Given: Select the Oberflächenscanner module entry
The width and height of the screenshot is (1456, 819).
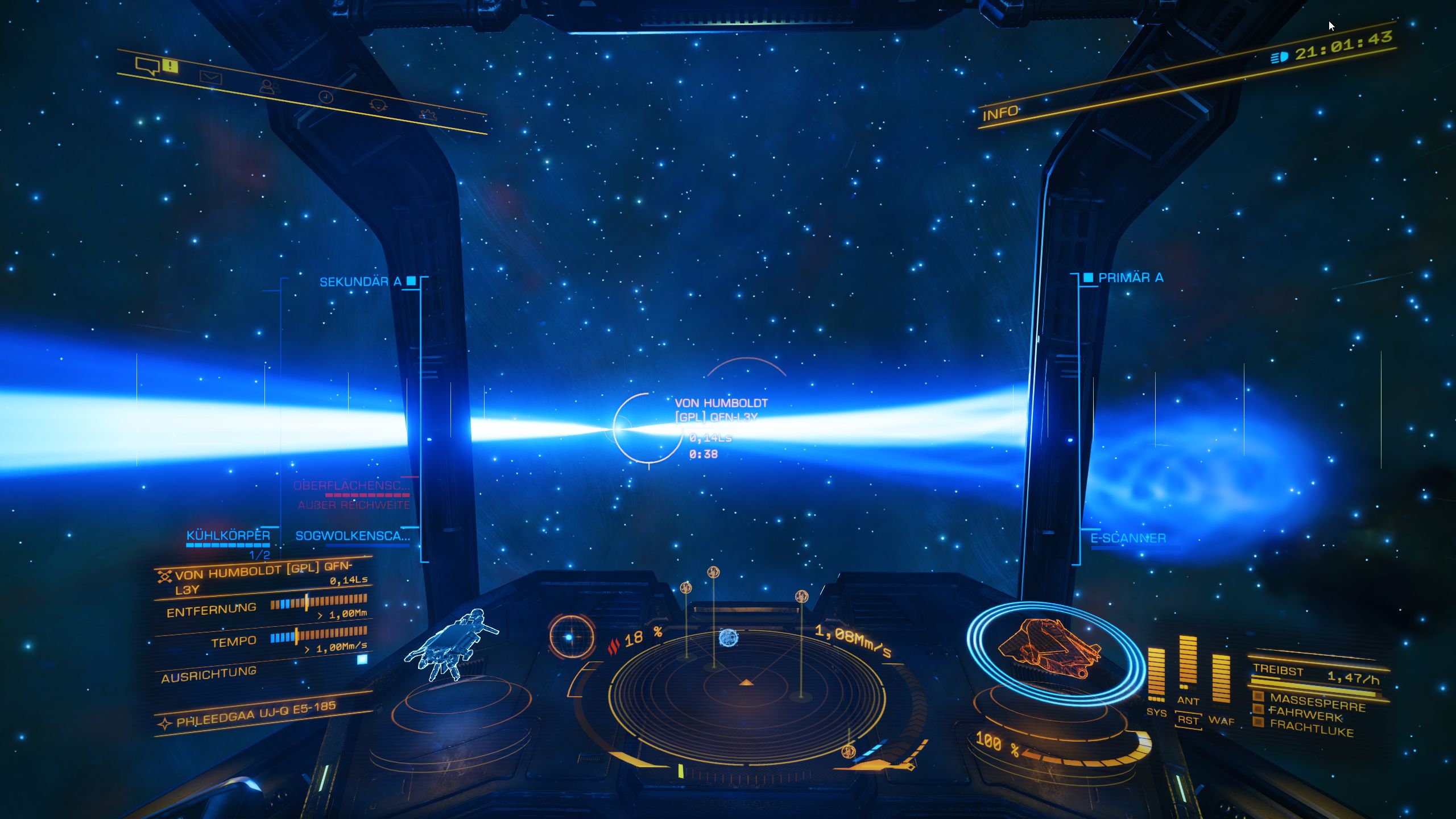Looking at the screenshot, I should (x=351, y=486).
